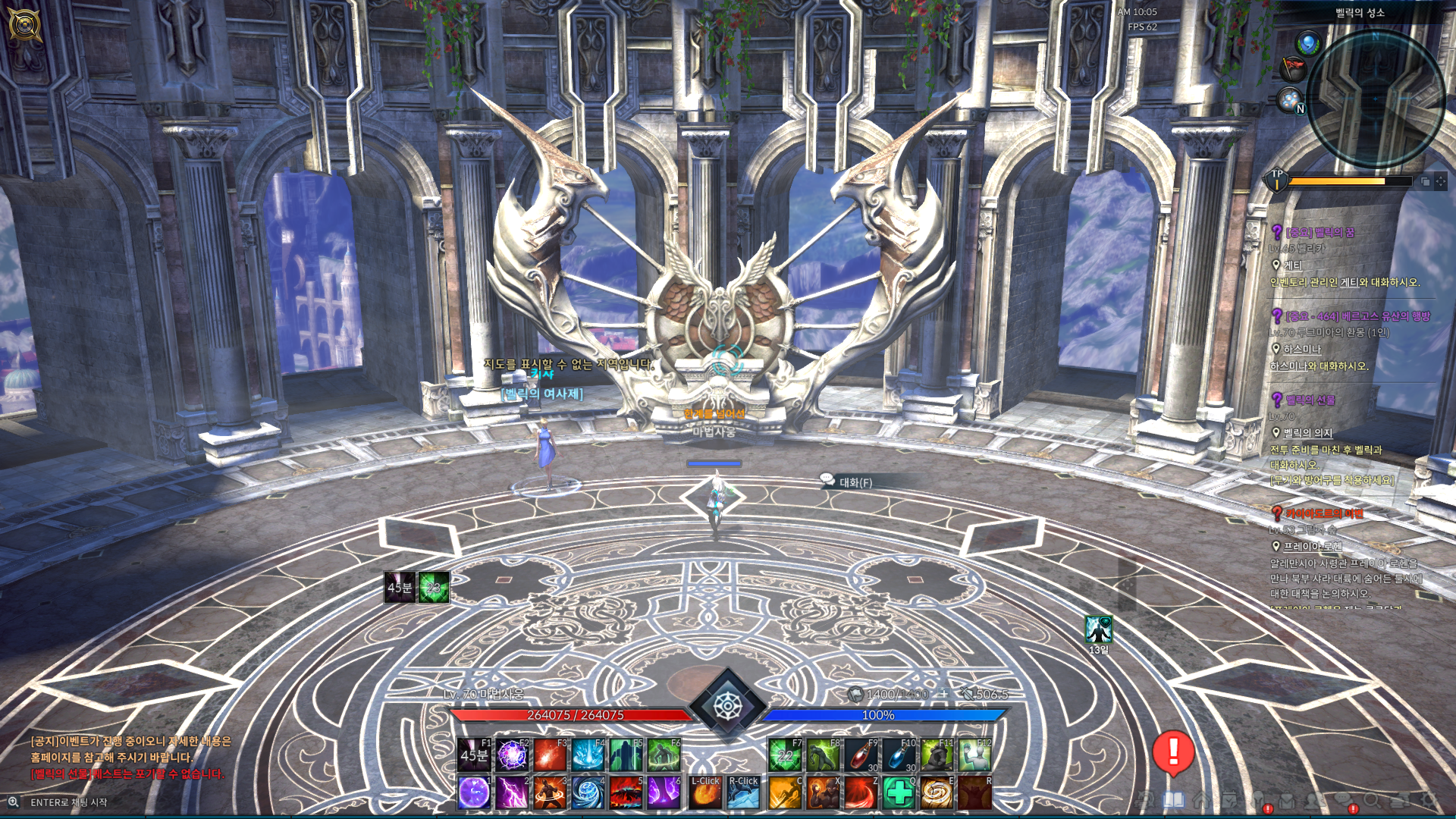Activate the fireball L-Click skill

(705, 793)
